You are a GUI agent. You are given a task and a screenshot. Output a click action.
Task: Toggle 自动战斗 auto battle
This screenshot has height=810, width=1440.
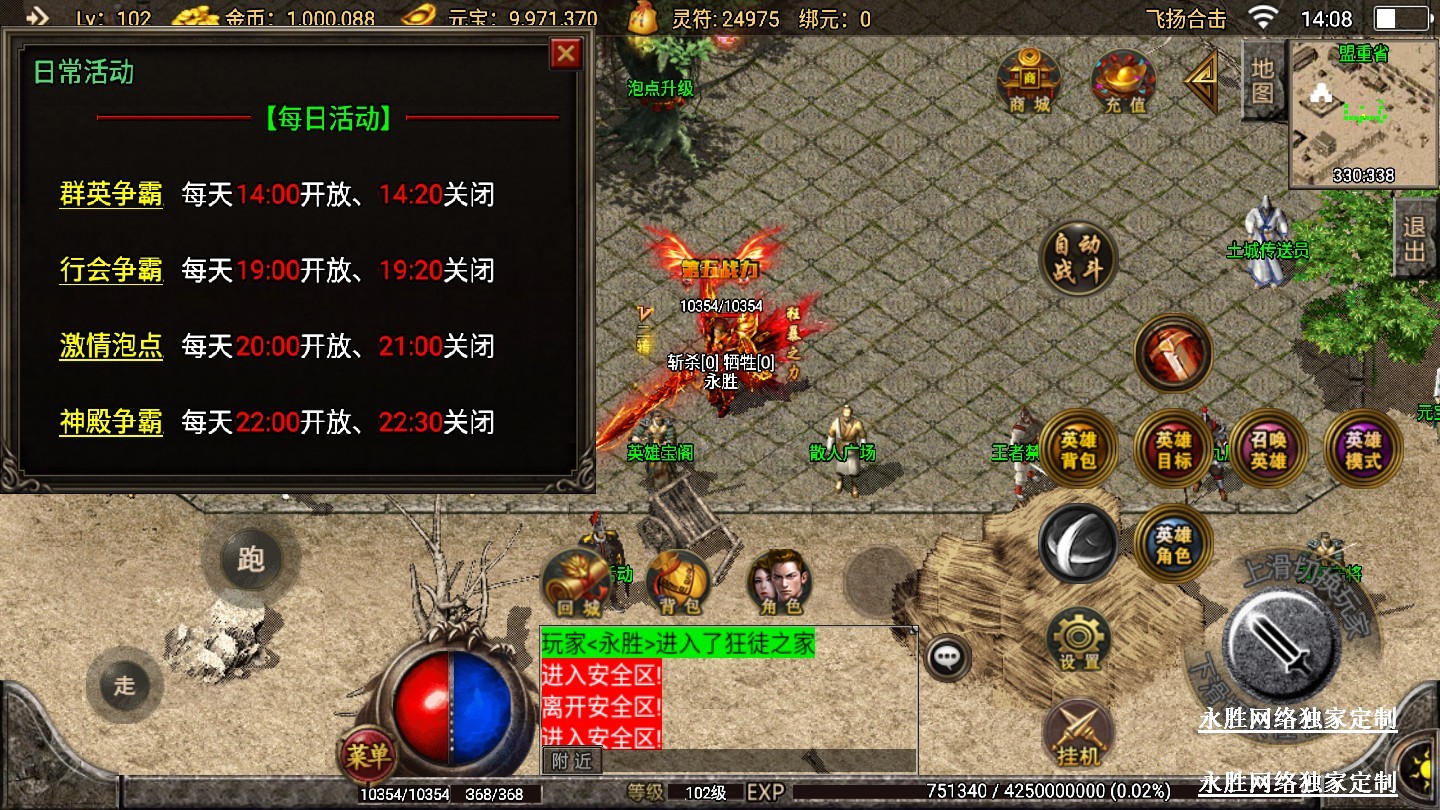click(x=1077, y=258)
